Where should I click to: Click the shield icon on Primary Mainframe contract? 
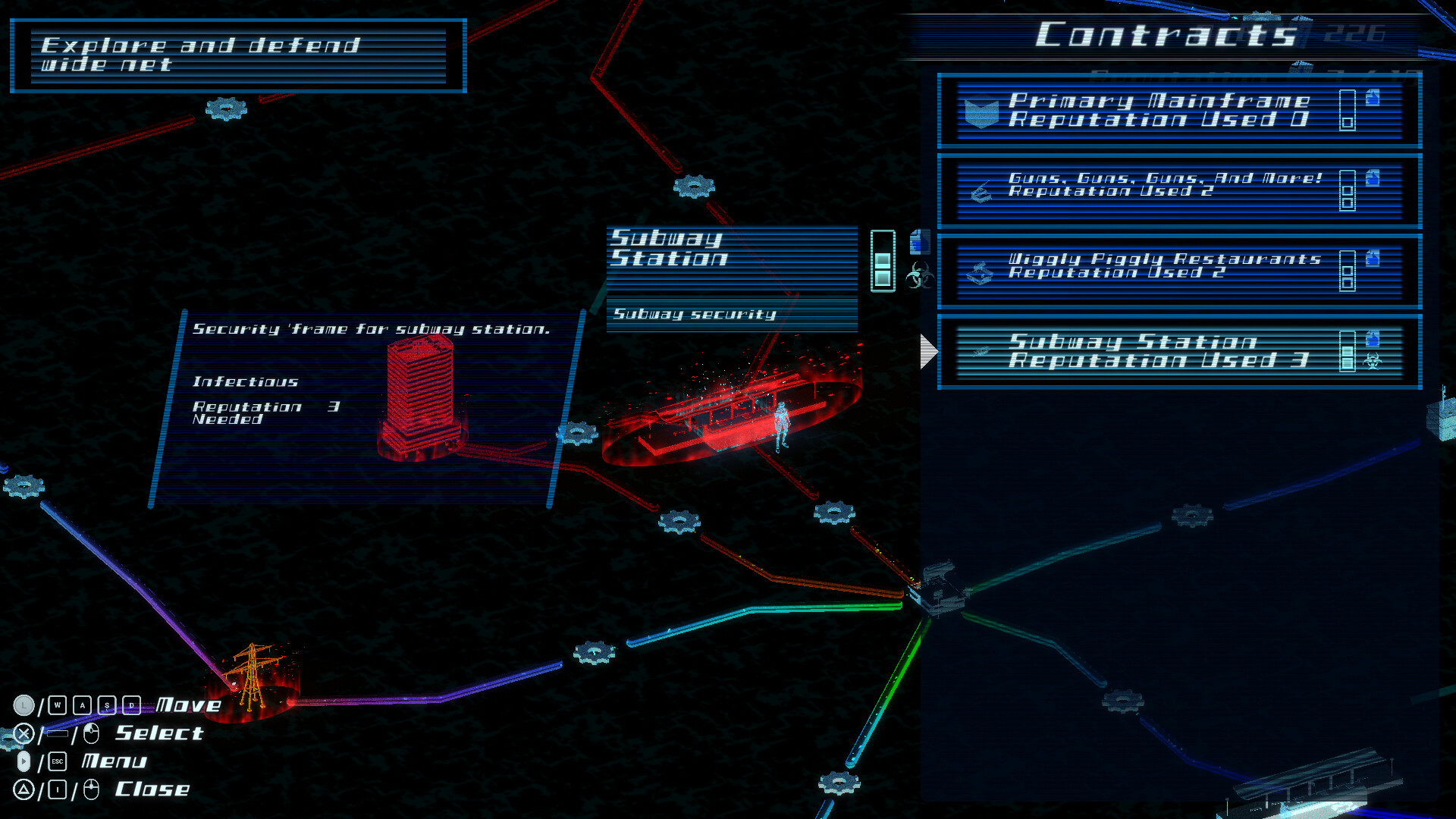[x=982, y=110]
